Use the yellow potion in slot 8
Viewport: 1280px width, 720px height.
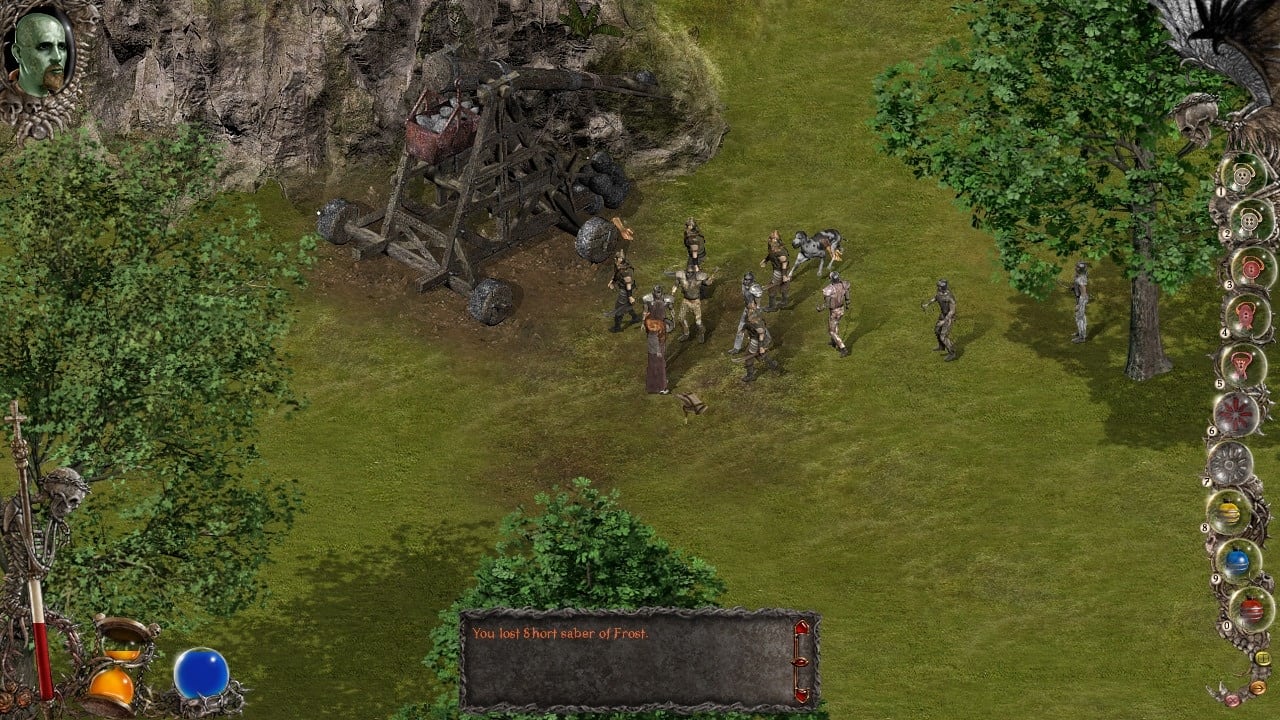[1229, 512]
